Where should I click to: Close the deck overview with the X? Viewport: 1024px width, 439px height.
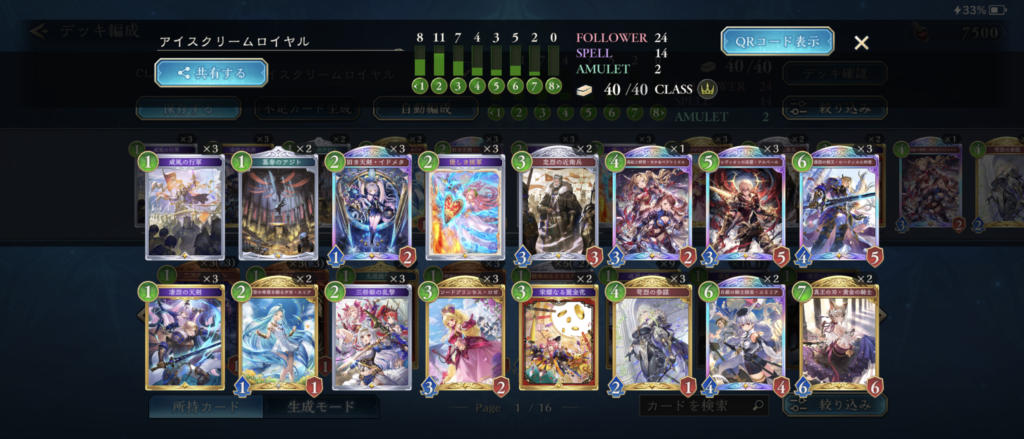click(x=861, y=42)
